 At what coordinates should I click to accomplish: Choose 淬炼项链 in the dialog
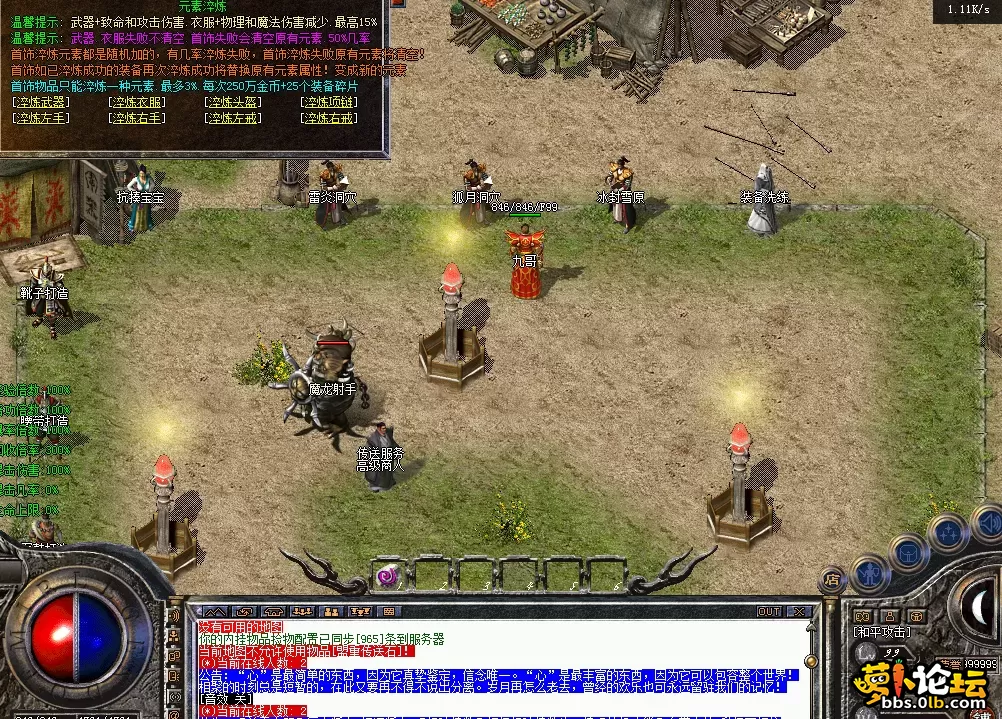pos(329,102)
